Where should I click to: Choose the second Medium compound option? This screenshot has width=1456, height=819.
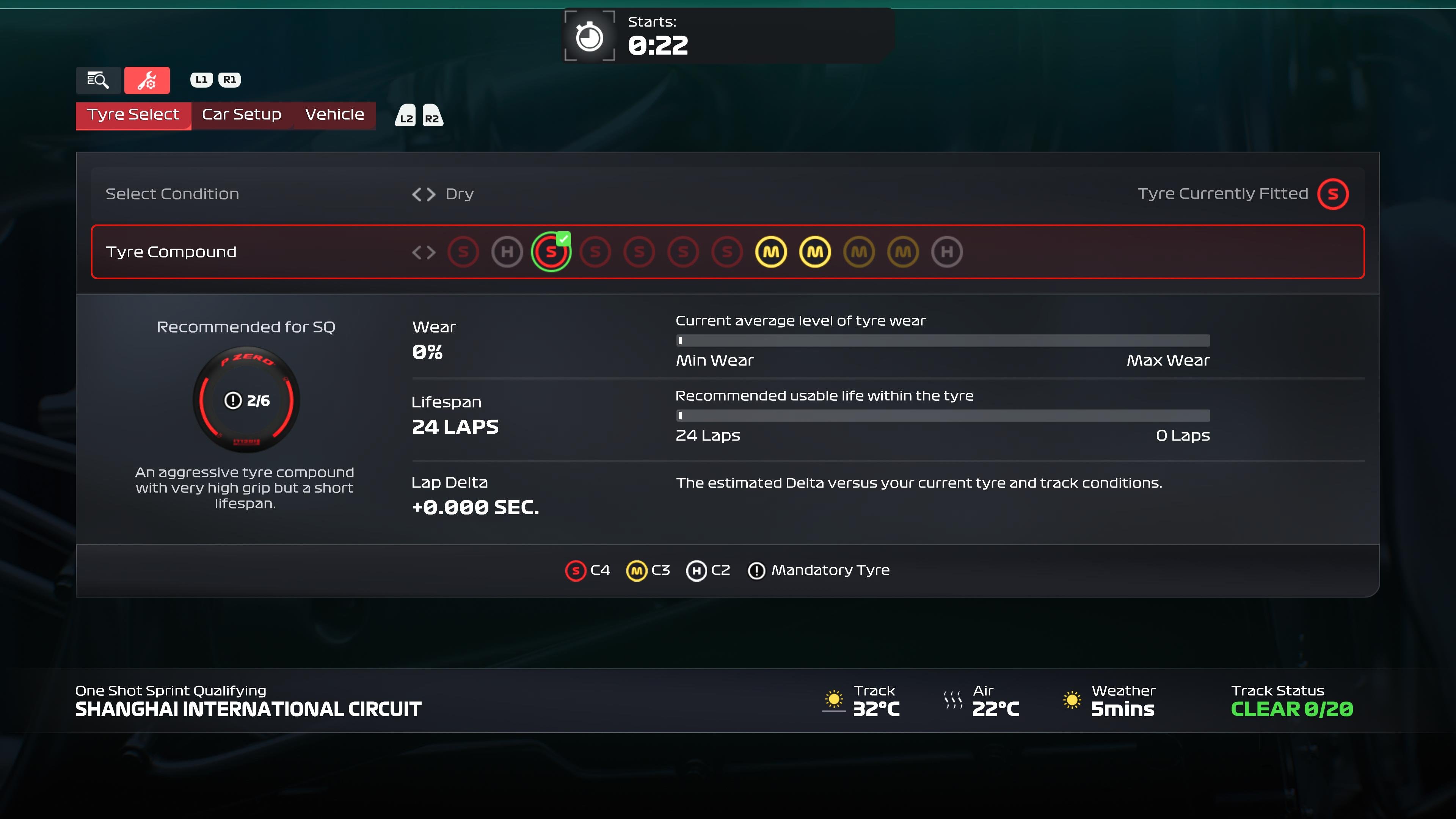coord(815,252)
